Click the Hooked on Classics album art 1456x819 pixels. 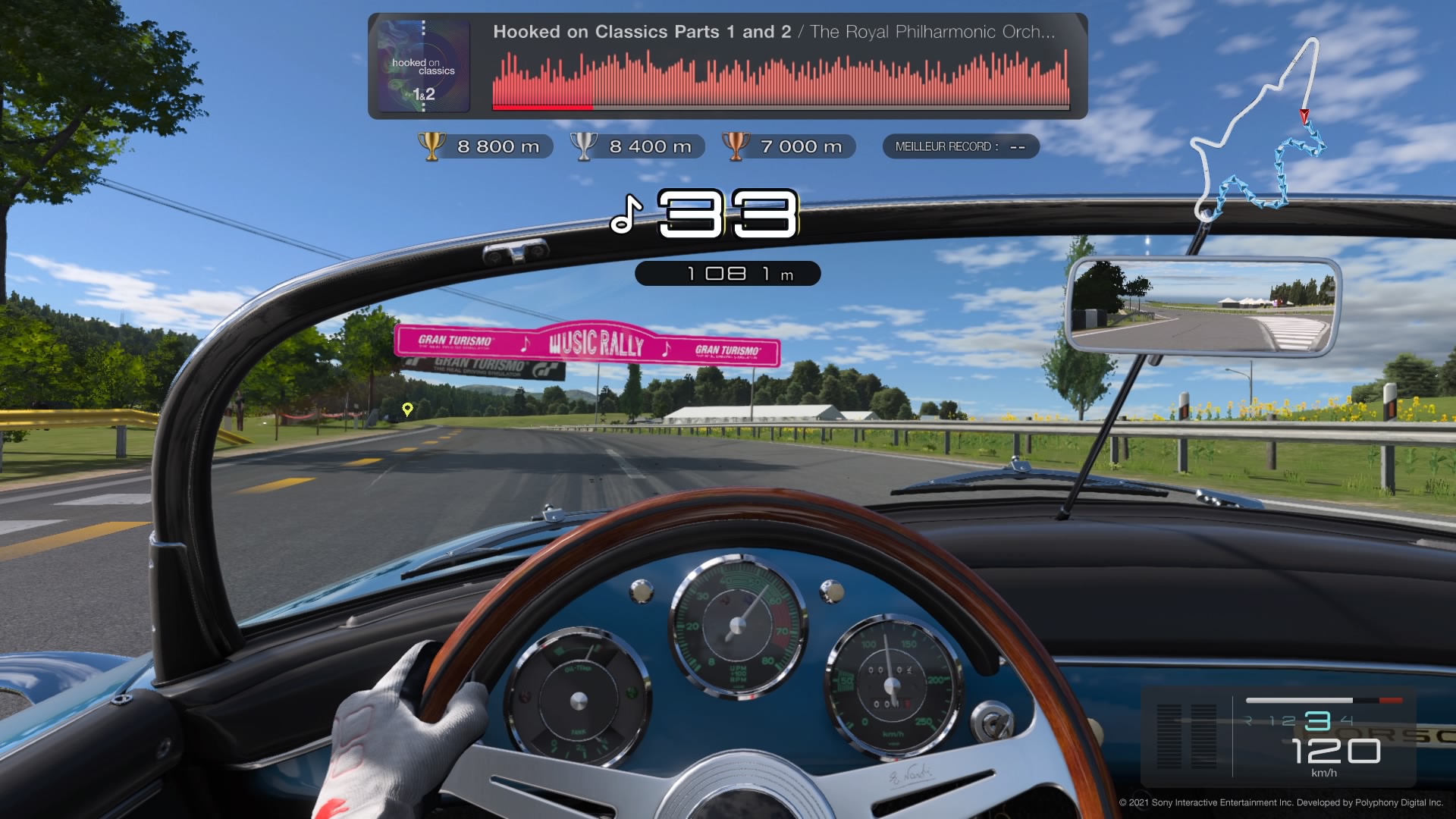coord(423,67)
